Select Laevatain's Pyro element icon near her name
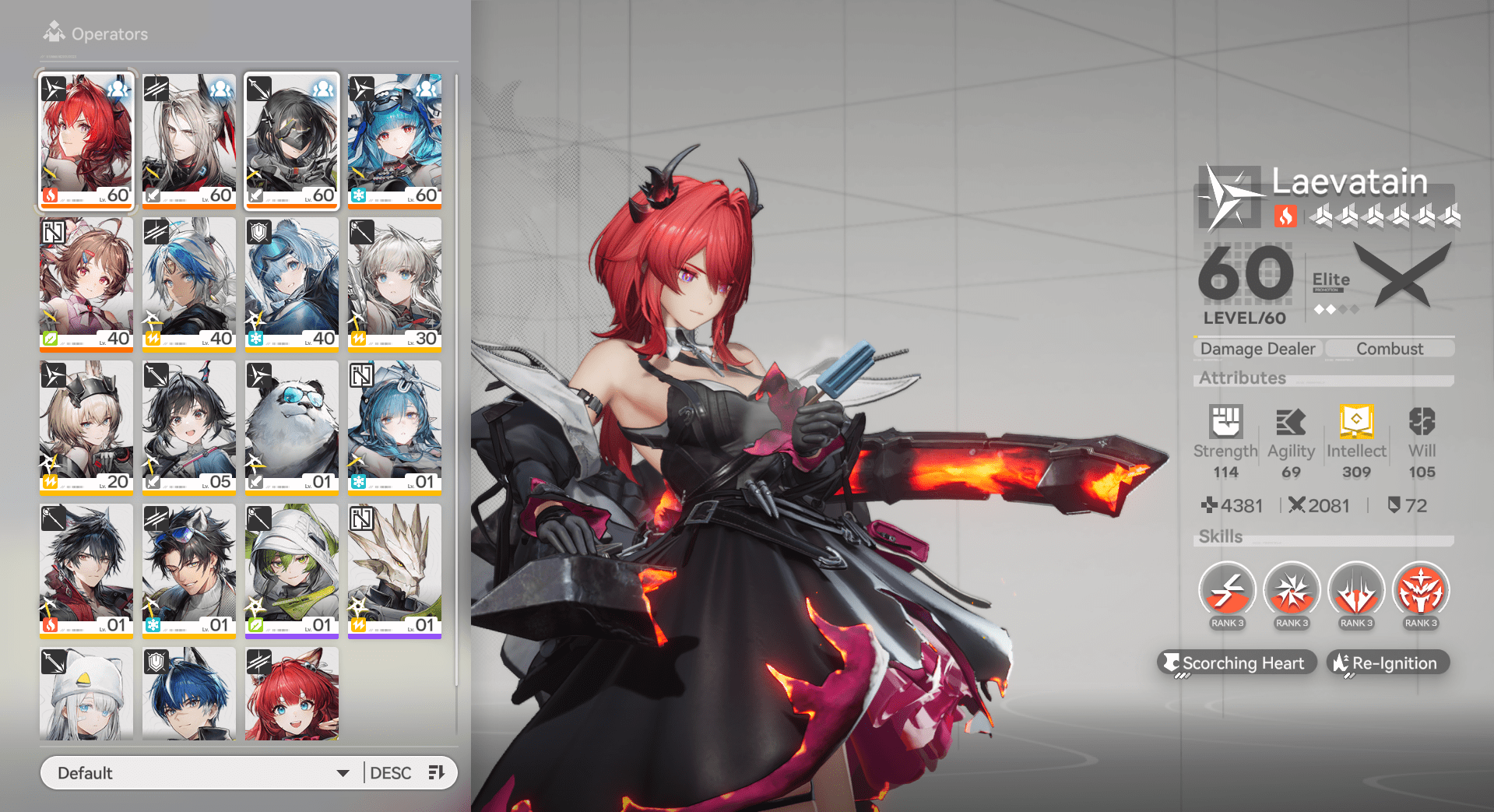The width and height of the screenshot is (1494, 812). point(1286,217)
